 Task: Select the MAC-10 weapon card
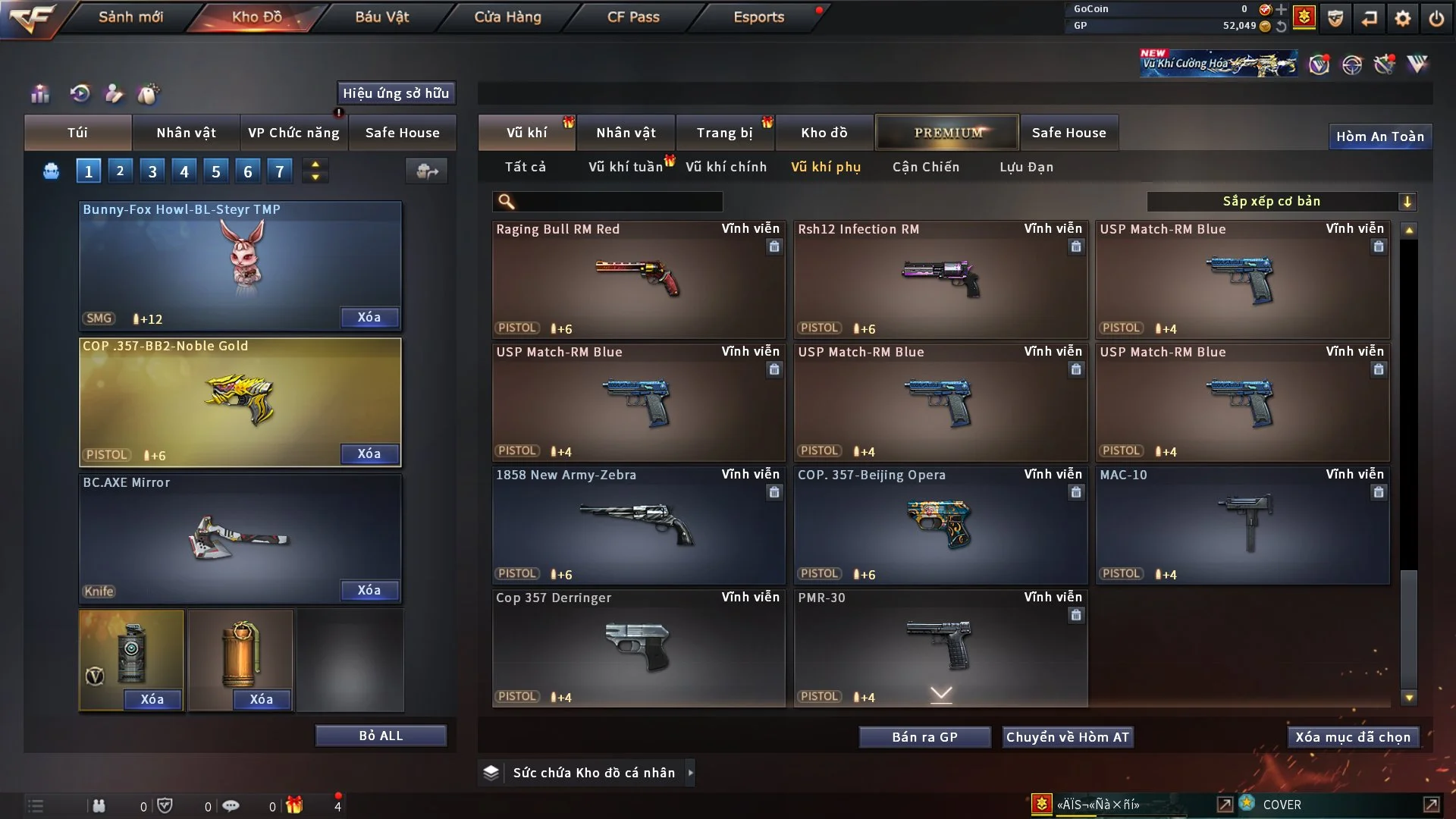tap(1241, 525)
